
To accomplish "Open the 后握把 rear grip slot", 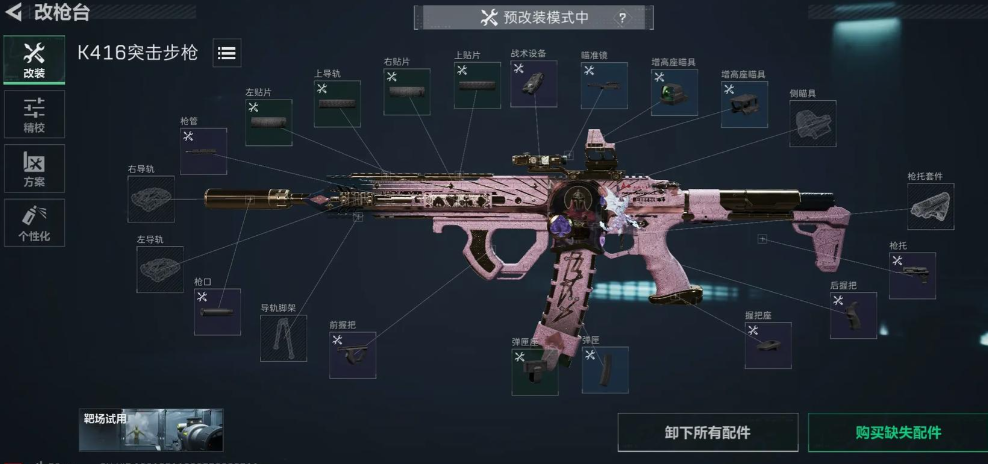I will [853, 315].
